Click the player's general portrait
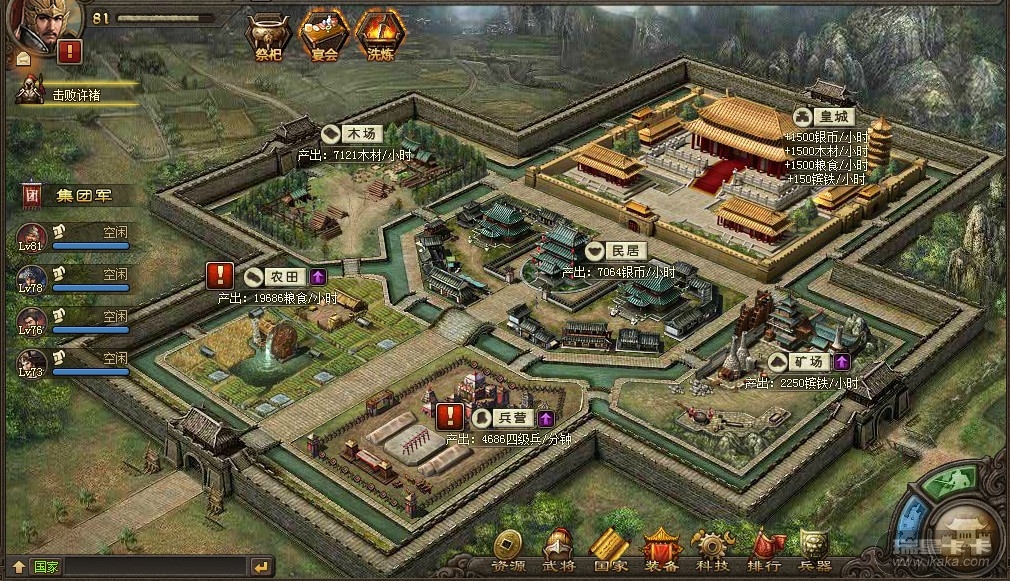The height and width of the screenshot is (581, 1010). coord(32,20)
